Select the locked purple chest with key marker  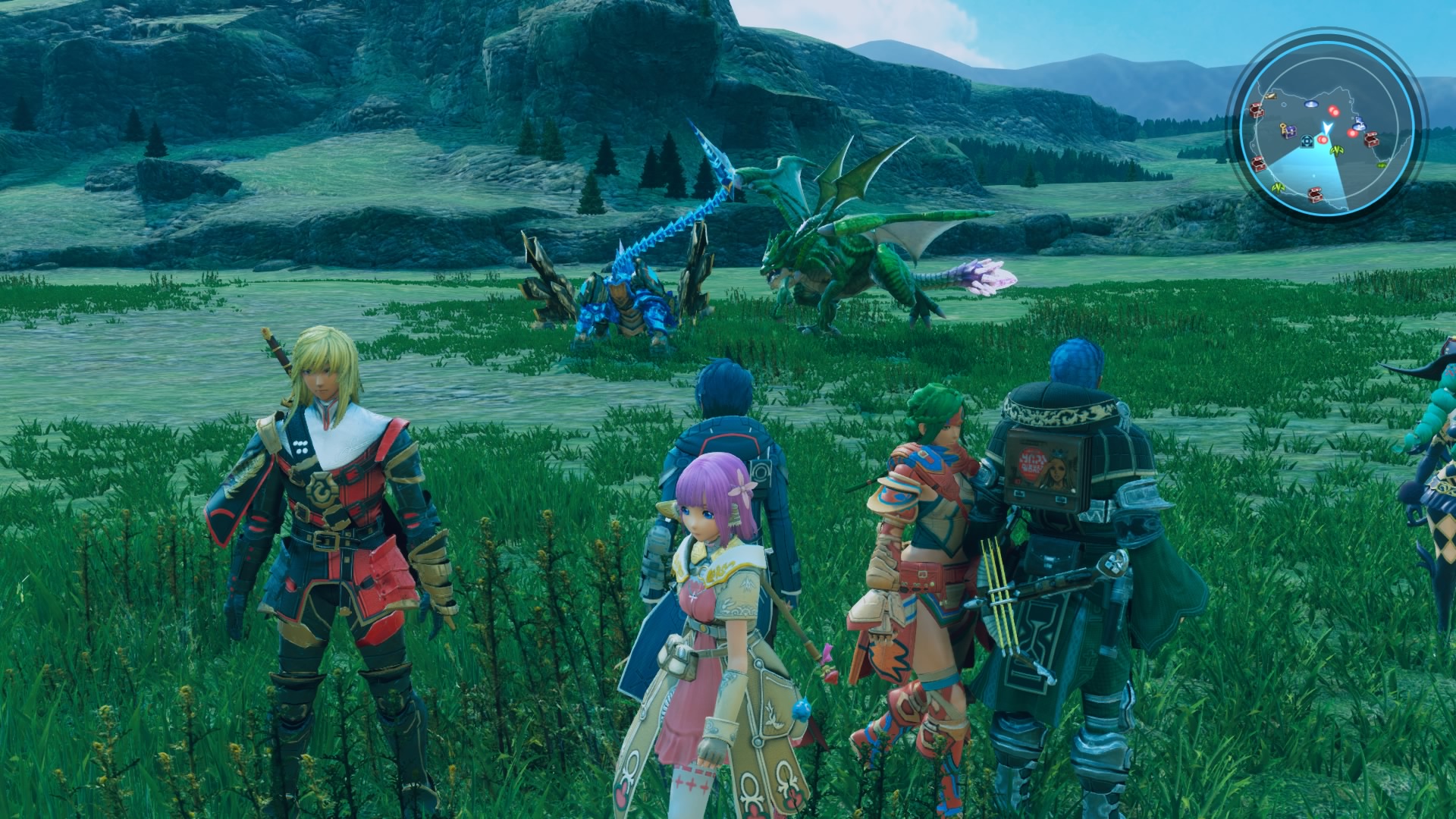1289,131
